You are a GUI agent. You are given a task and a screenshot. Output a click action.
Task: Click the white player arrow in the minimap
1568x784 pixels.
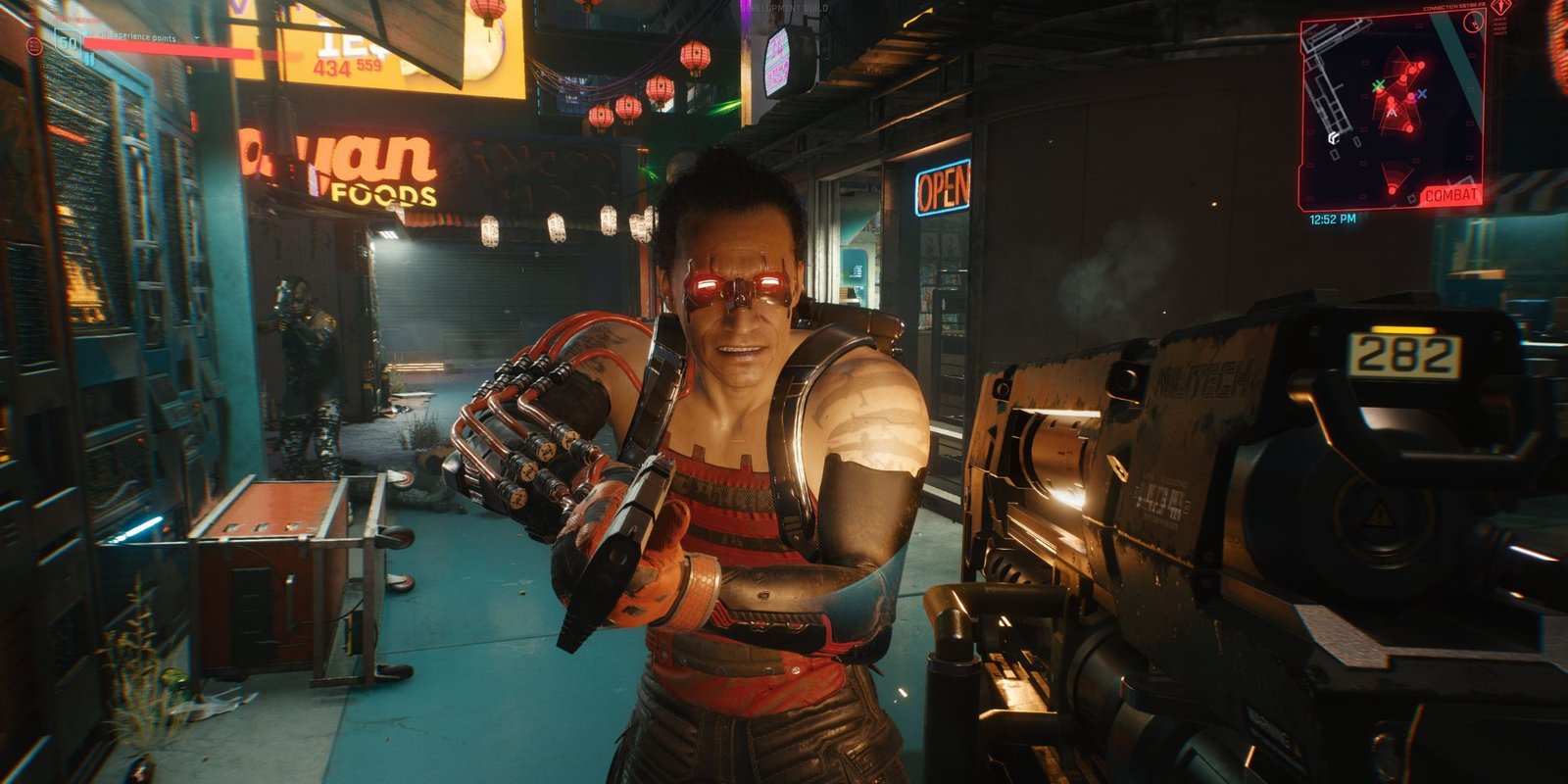tap(1392, 113)
